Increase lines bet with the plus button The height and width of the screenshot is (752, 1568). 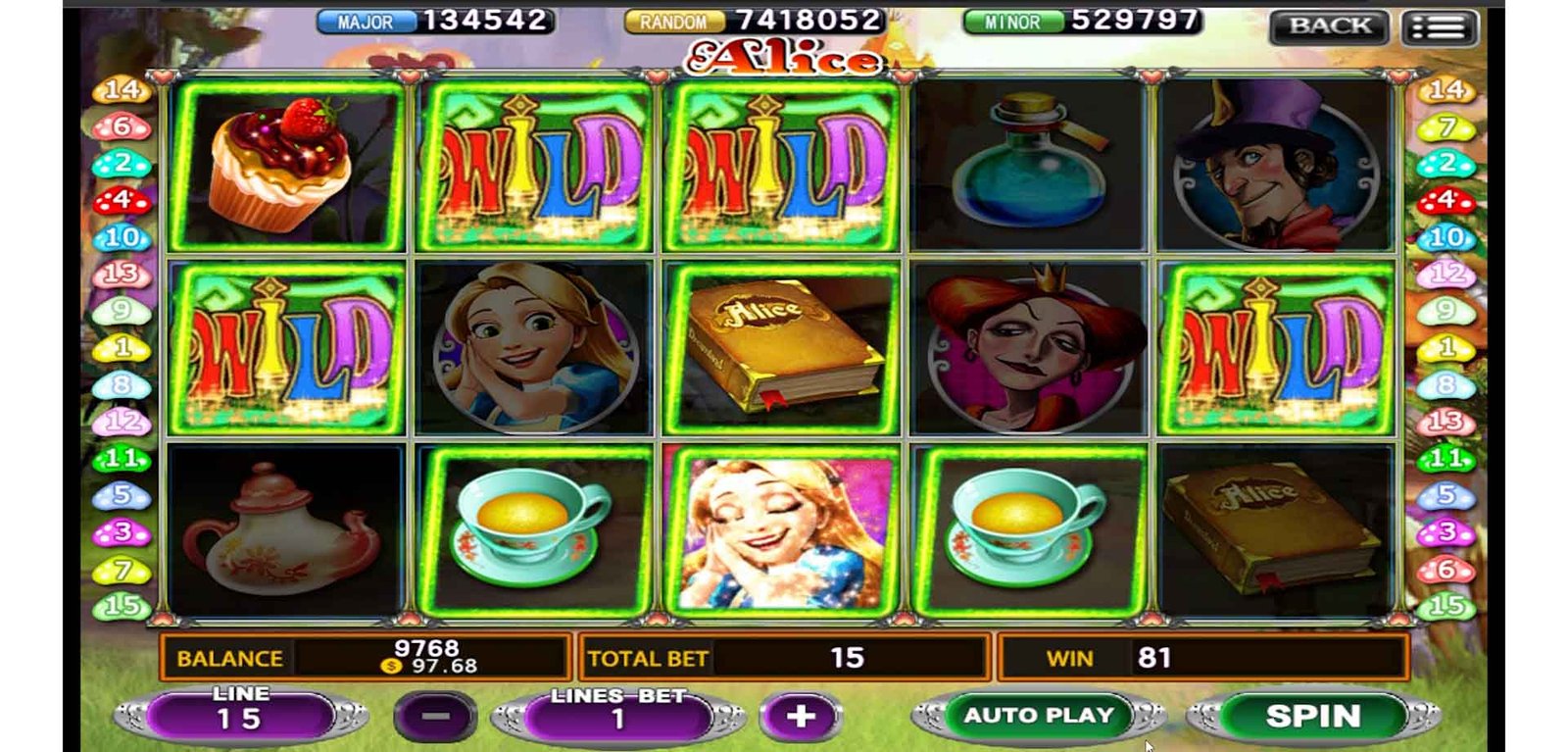(x=801, y=717)
